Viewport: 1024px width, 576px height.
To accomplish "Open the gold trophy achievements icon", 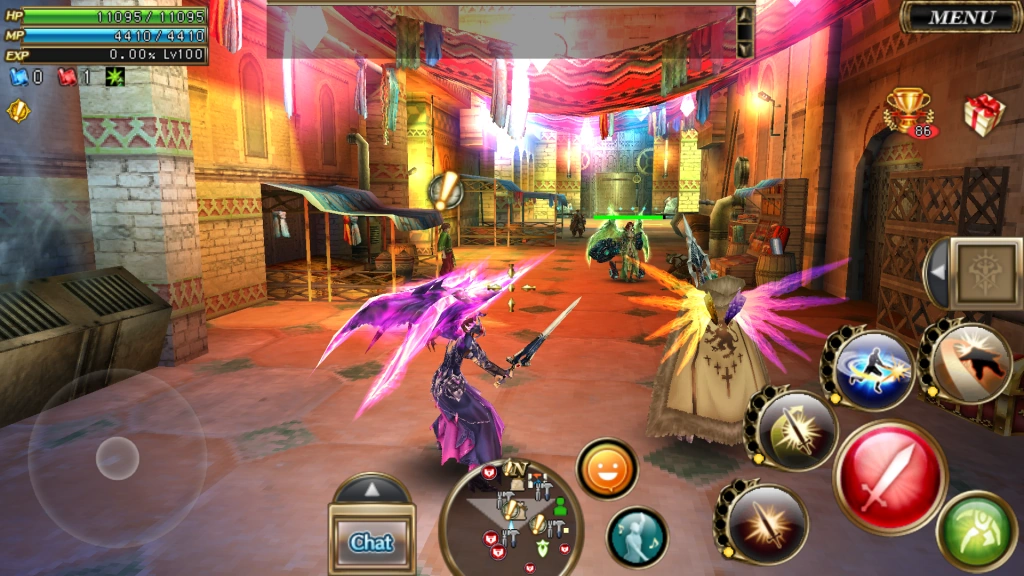I will (907, 110).
